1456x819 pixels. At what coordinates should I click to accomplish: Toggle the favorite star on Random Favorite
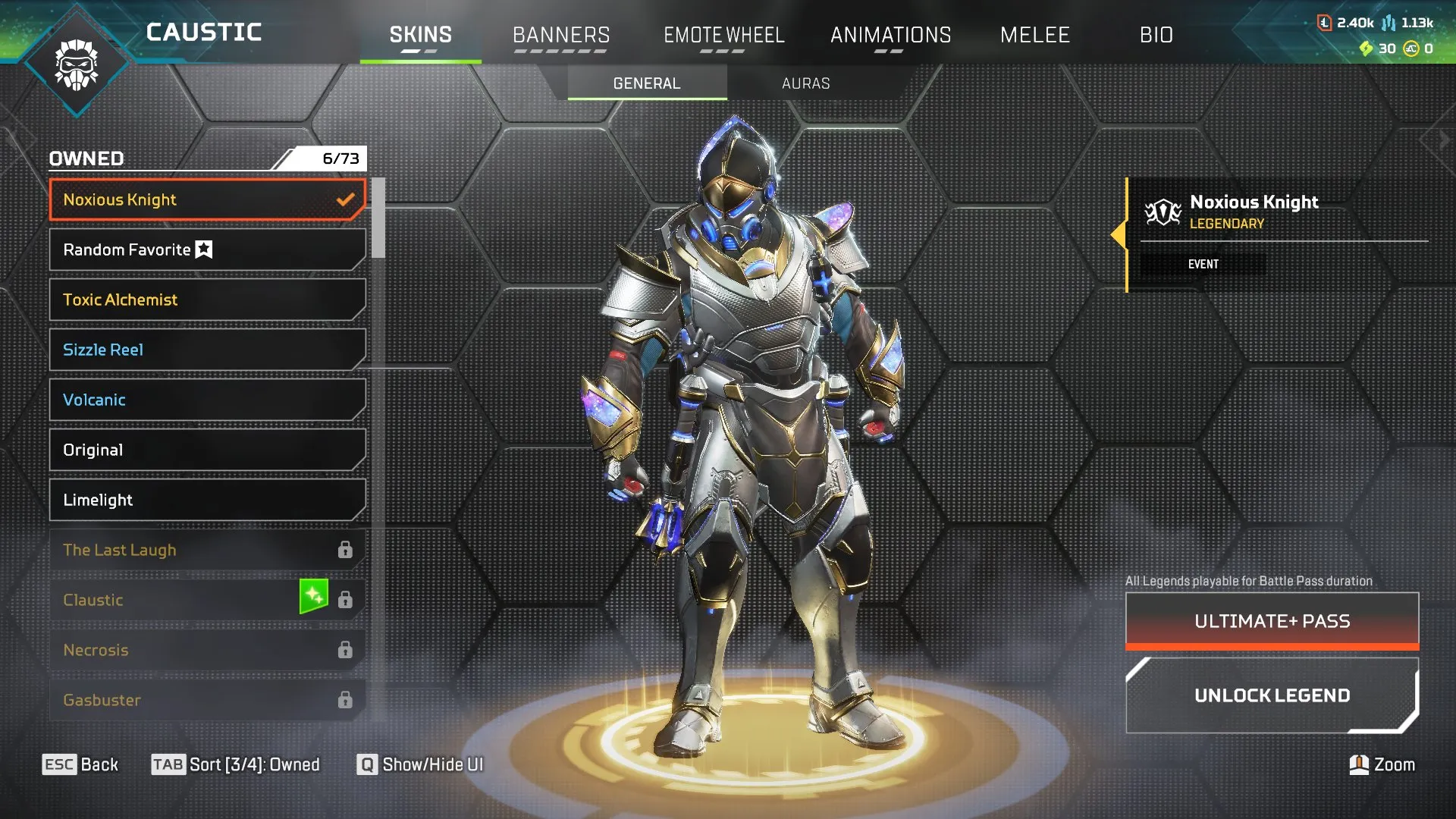(x=203, y=249)
